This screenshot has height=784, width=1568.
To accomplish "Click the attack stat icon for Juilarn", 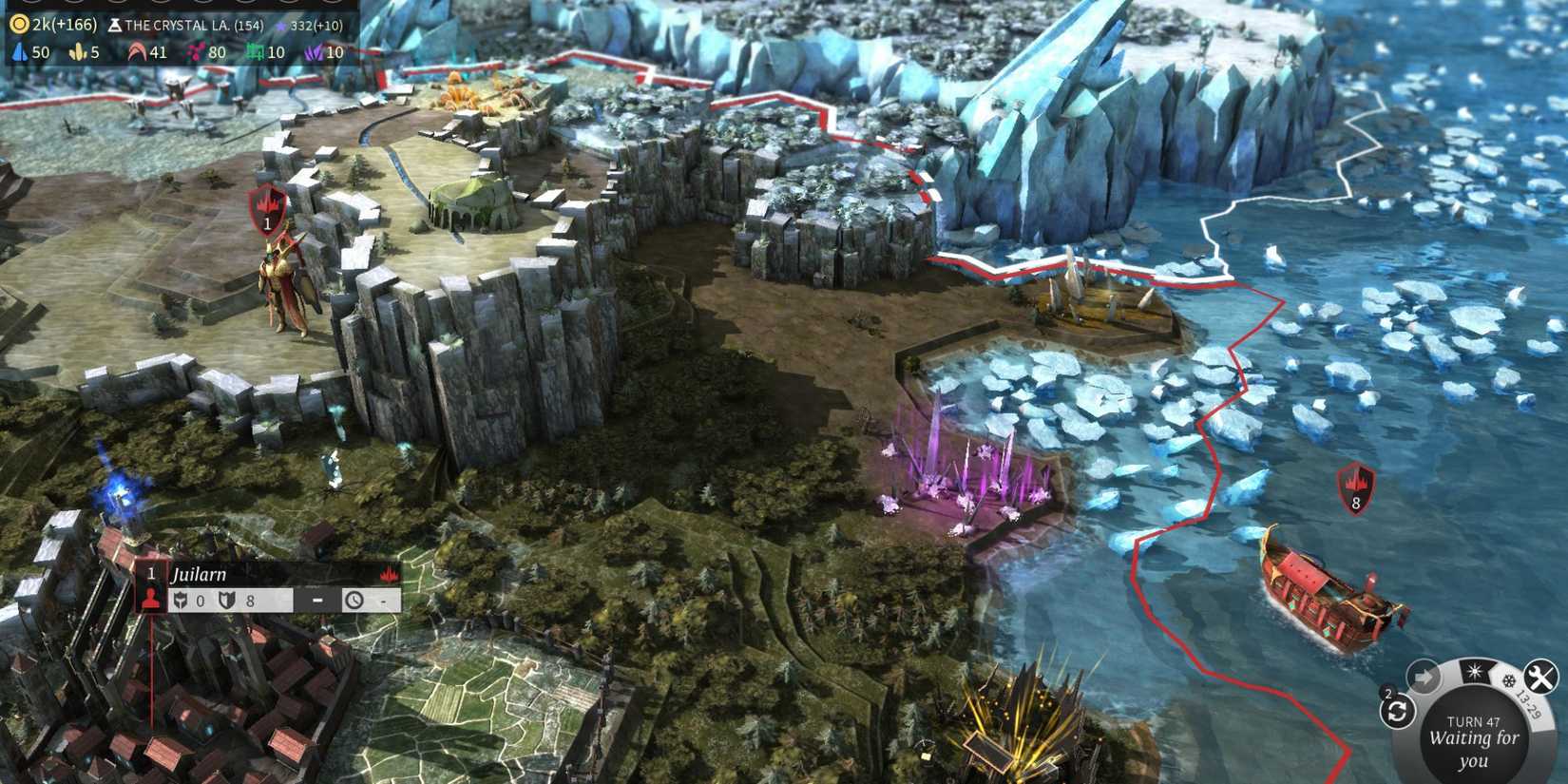I will click(181, 601).
